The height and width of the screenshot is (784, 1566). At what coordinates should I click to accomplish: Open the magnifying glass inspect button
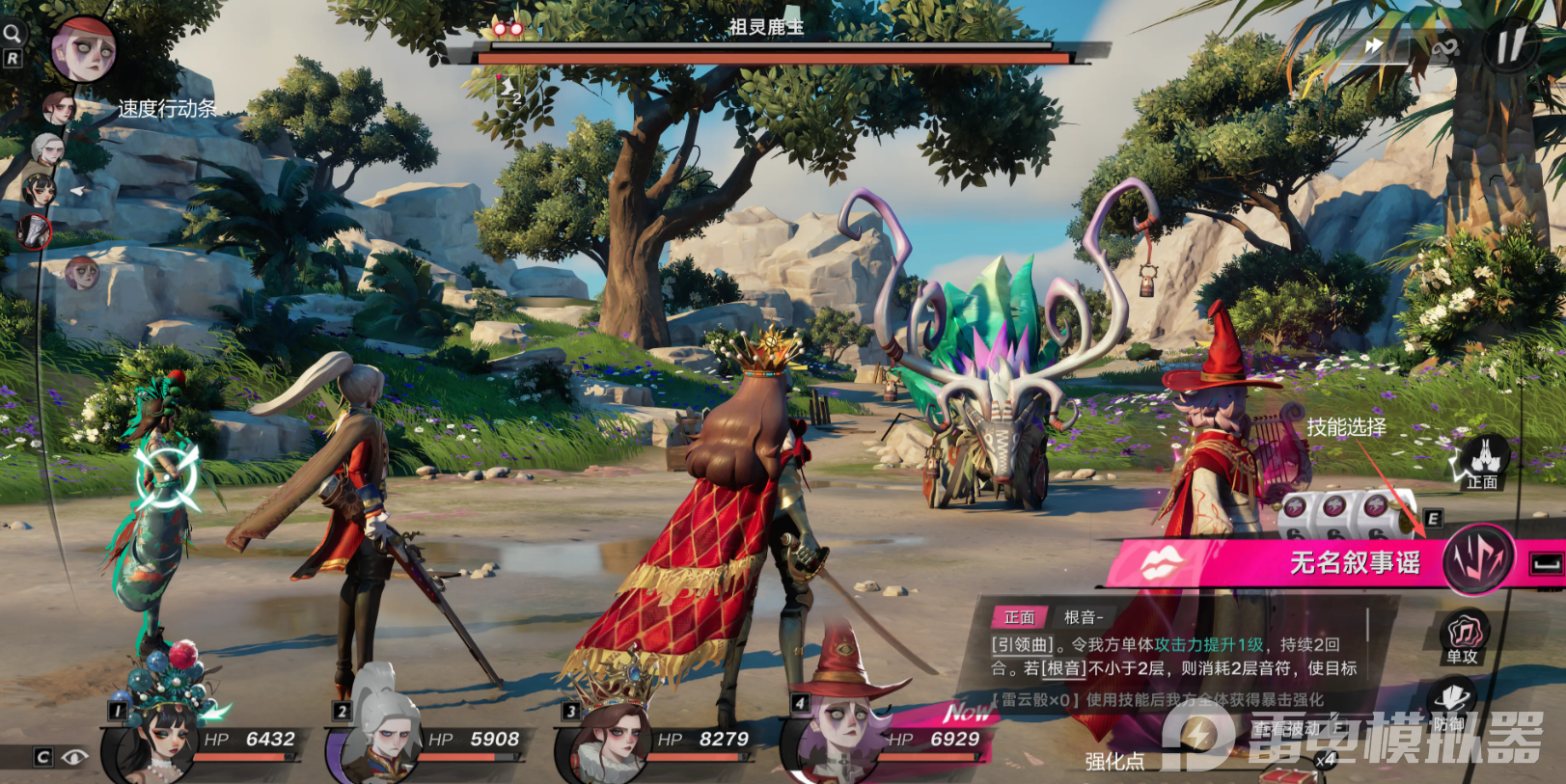12,34
